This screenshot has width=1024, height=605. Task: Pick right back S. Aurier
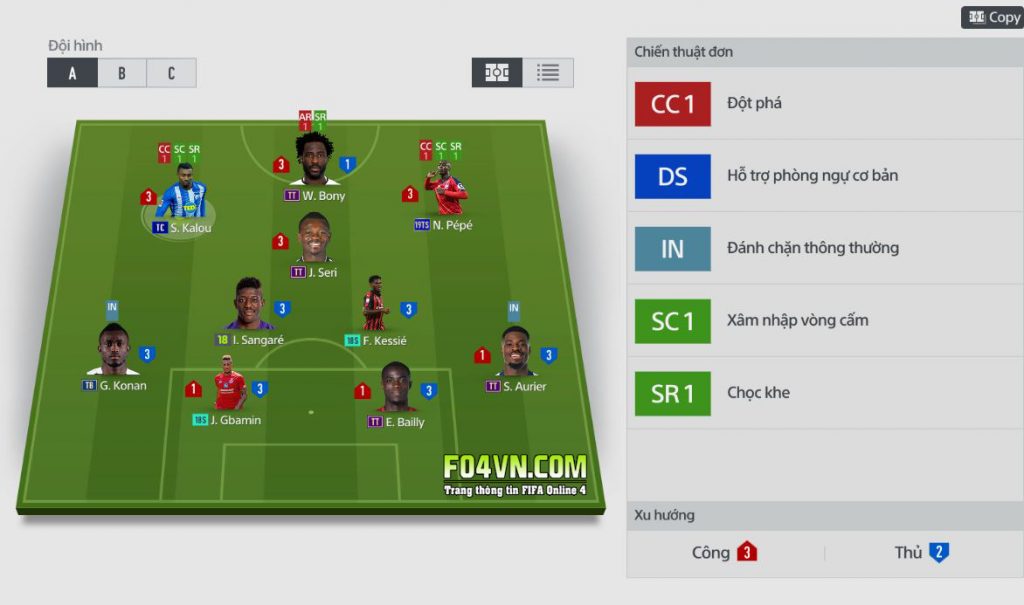tap(515, 353)
